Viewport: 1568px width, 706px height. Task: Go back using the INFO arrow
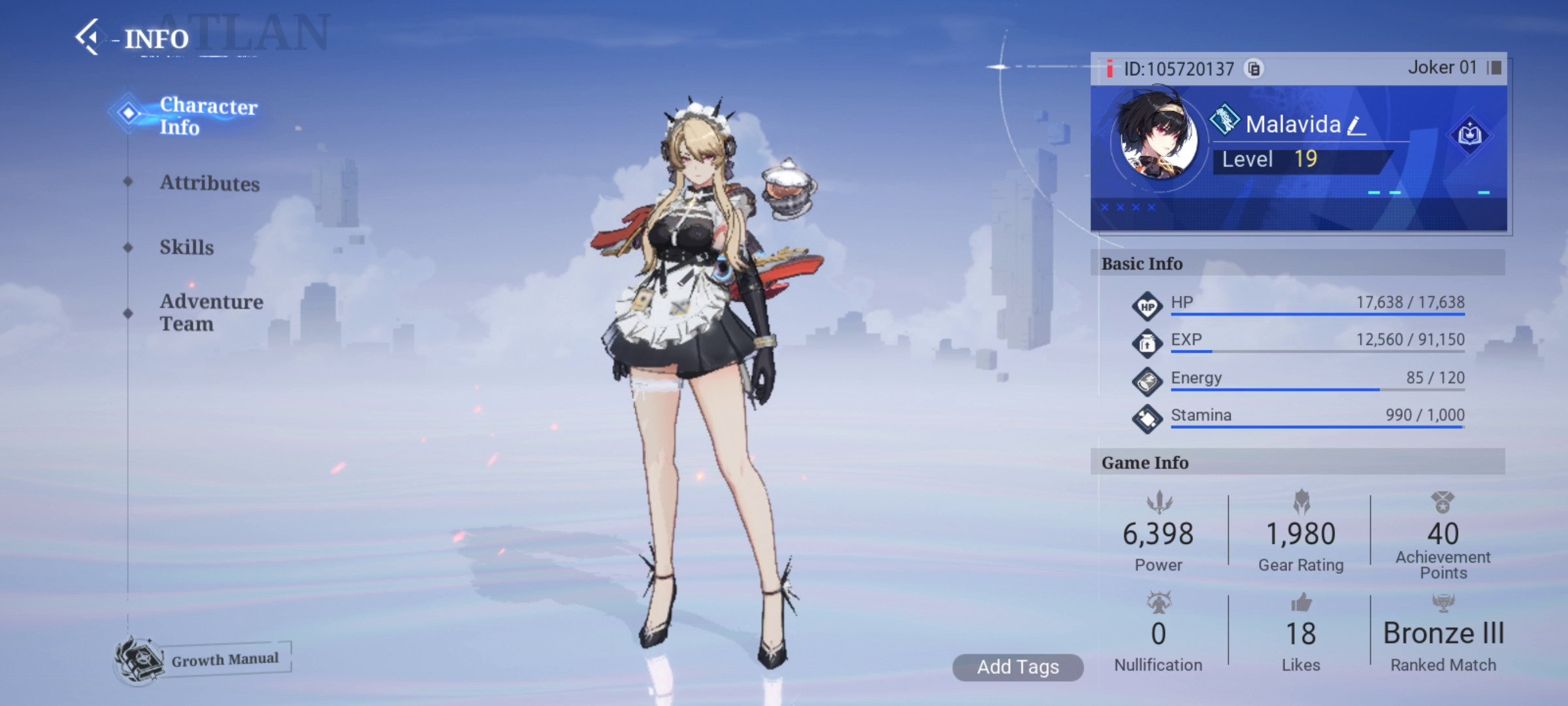[x=90, y=37]
